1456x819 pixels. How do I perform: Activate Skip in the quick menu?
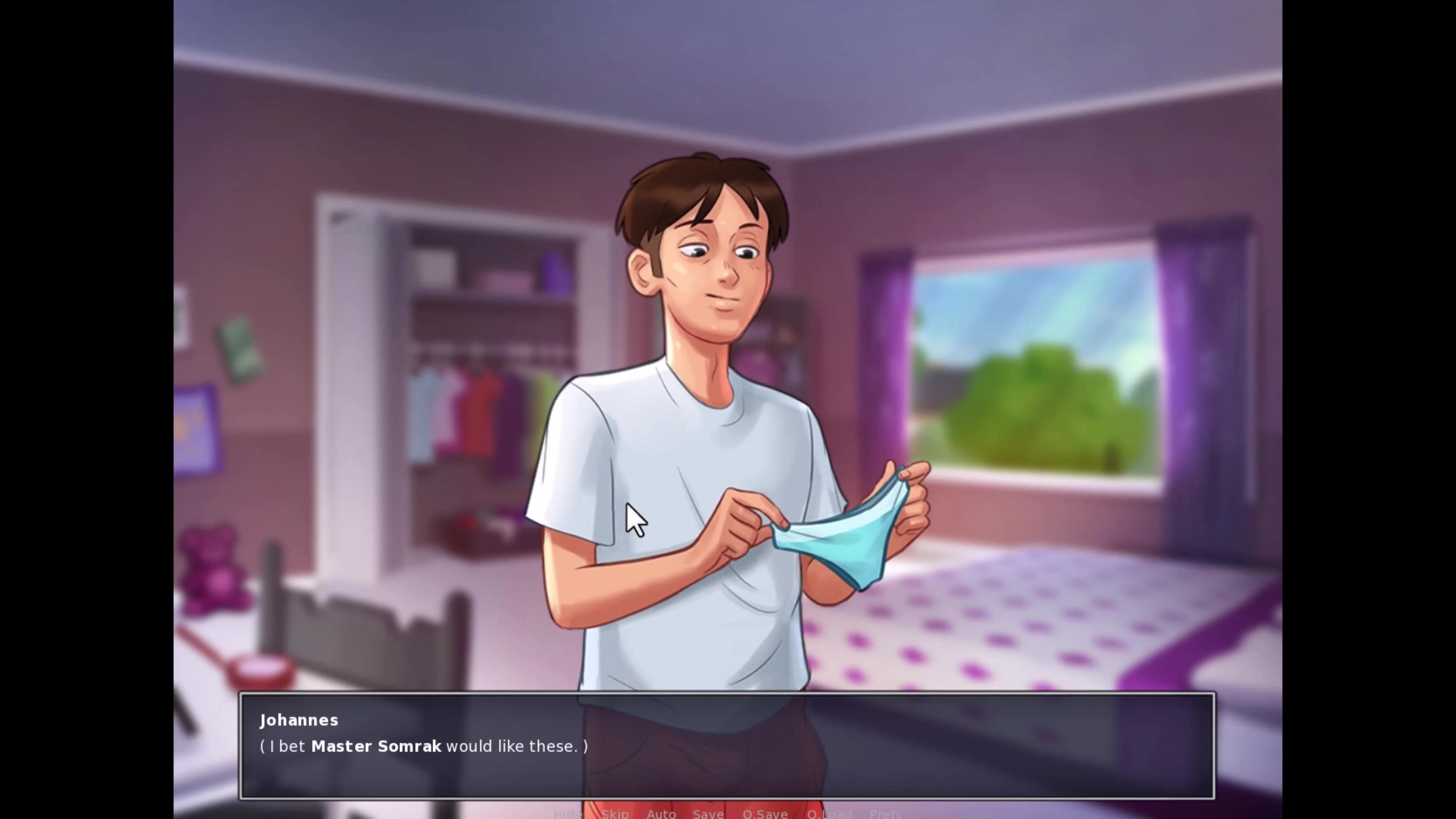(615, 813)
